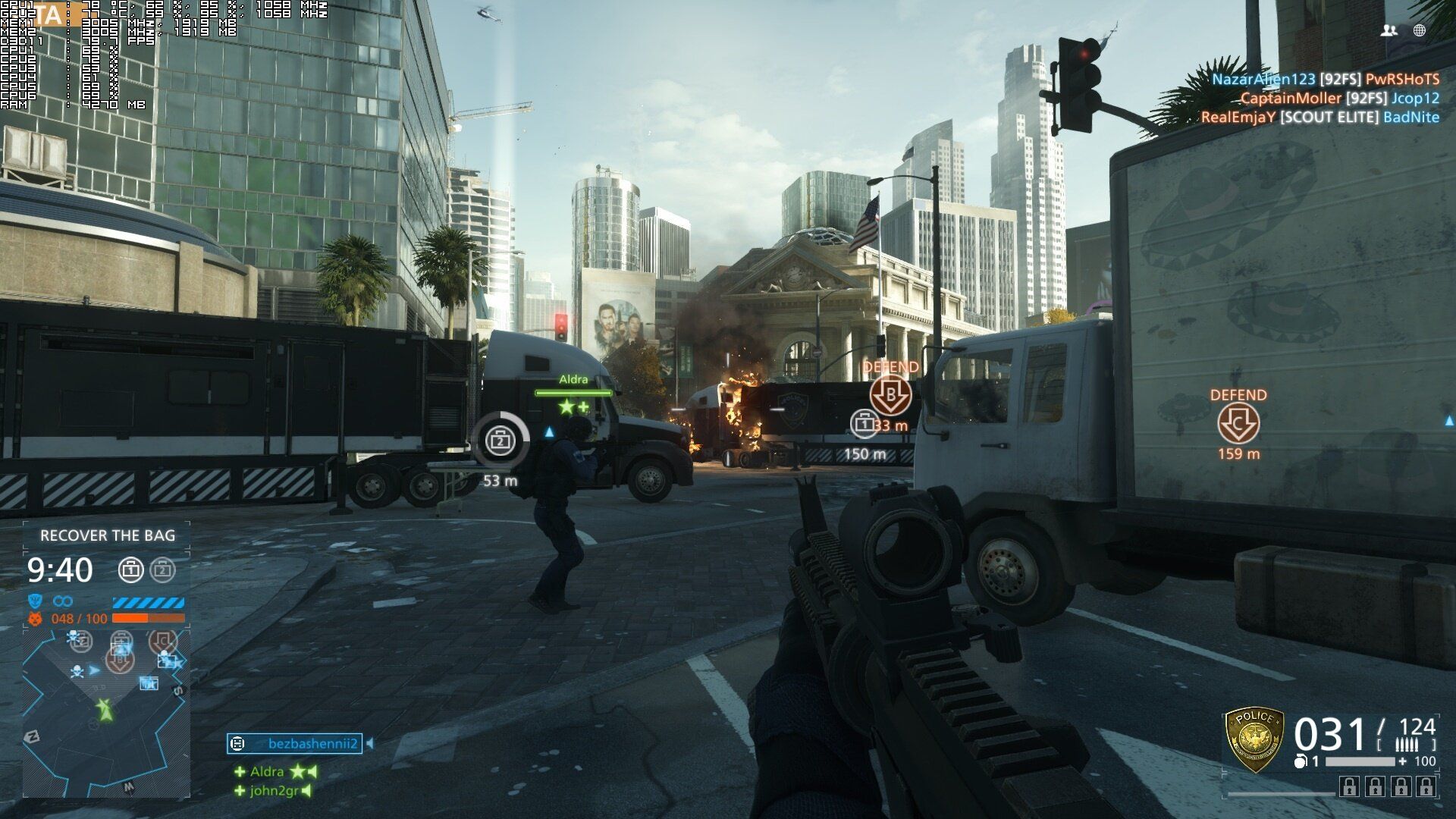Click the Police team badge emblem
This screenshot has height=819, width=1456.
[1254, 740]
